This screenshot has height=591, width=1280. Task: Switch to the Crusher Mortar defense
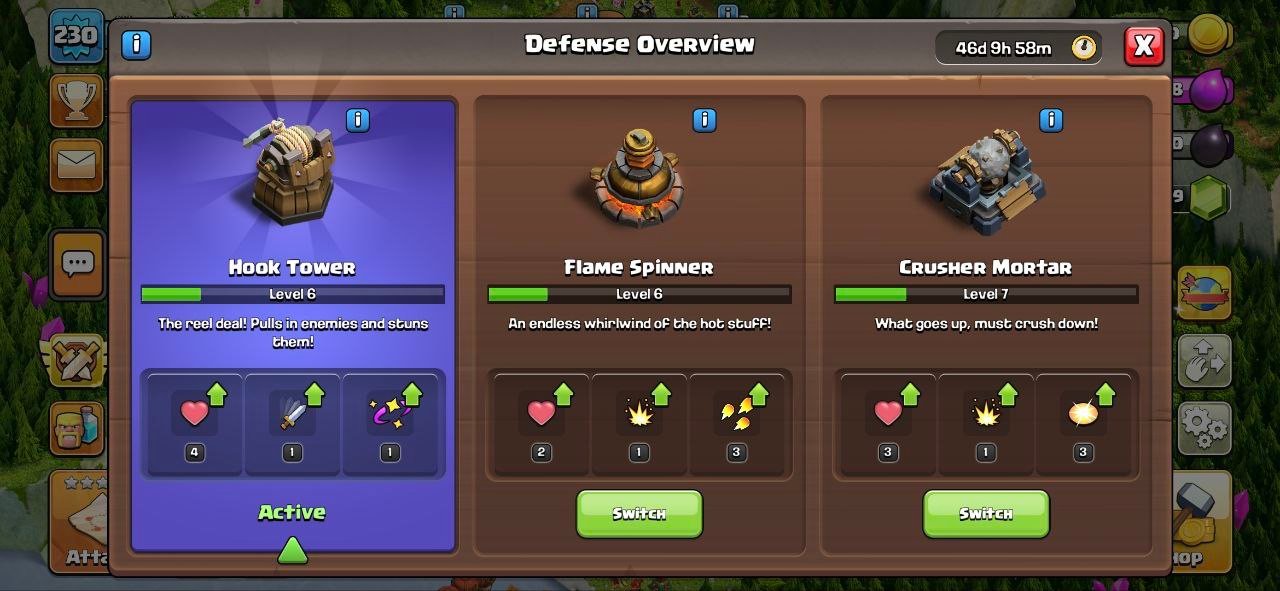click(985, 514)
